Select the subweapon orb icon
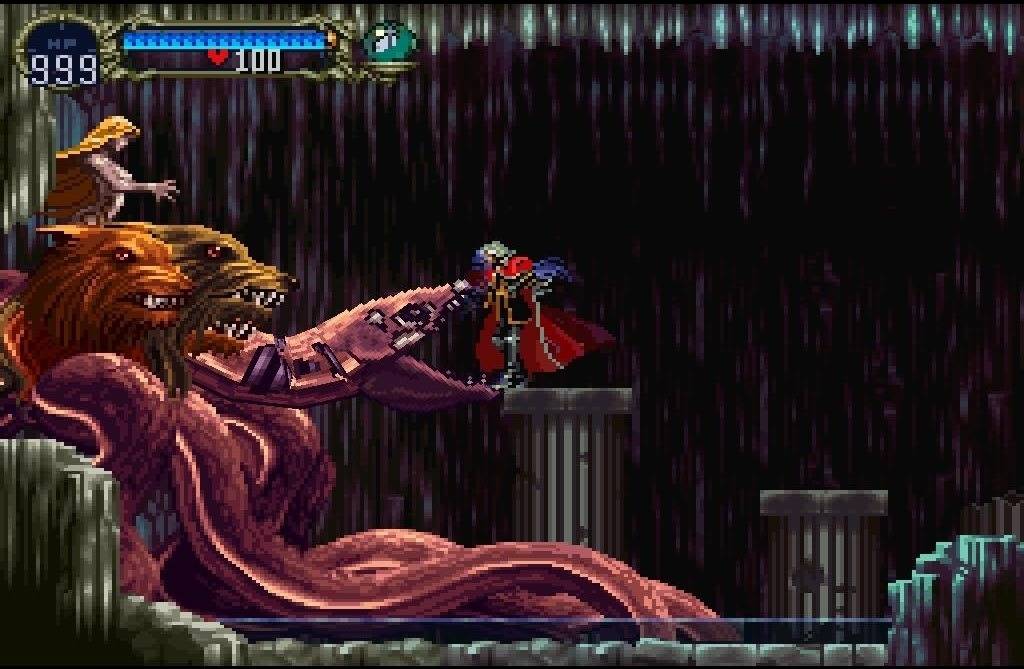Image resolution: width=1024 pixels, height=669 pixels. [x=388, y=42]
